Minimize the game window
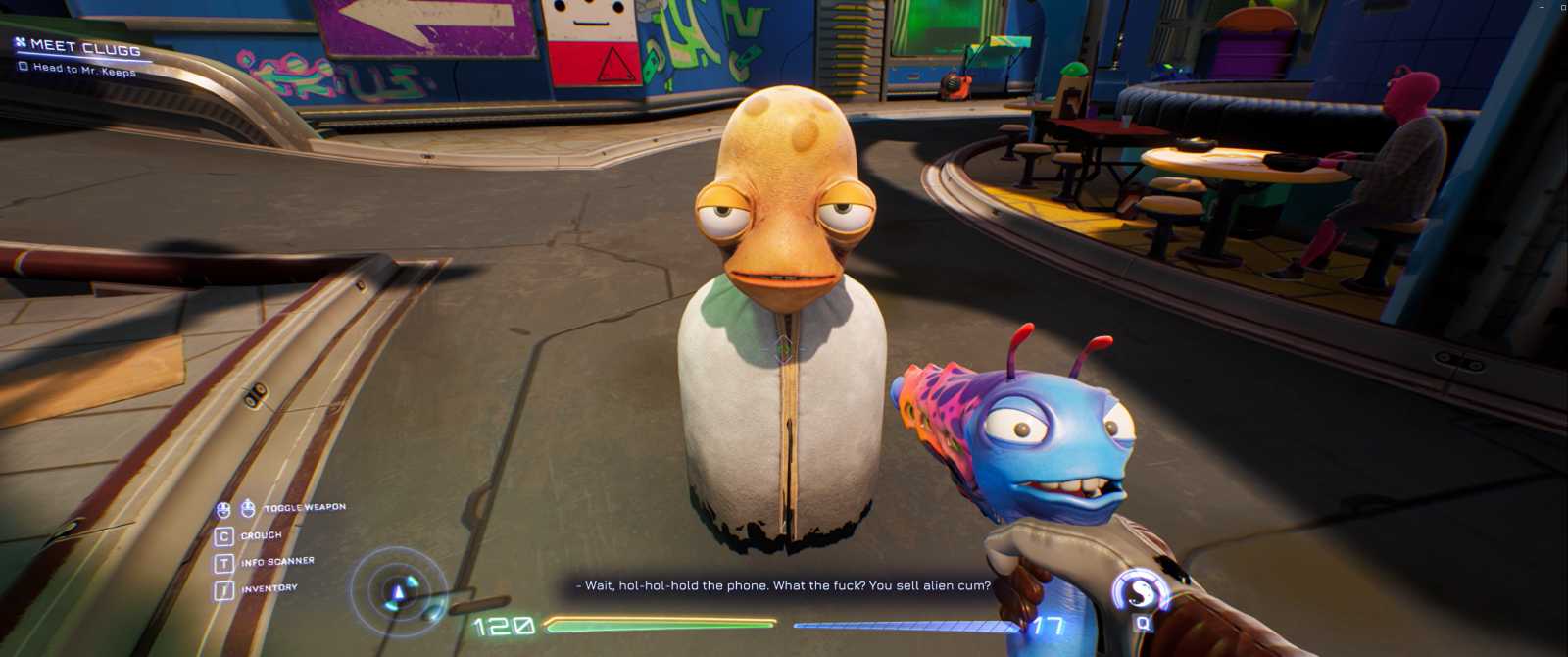 pyautogui.click(x=1541, y=7)
